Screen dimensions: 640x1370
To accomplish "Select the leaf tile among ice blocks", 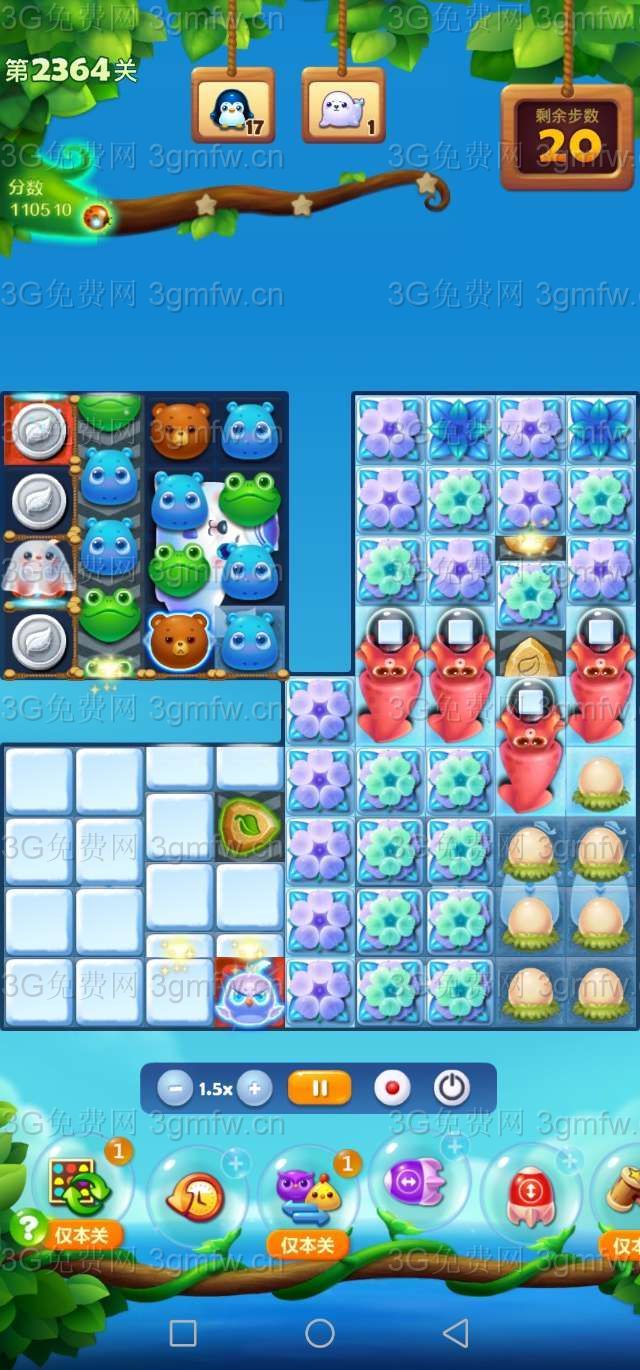I will (250, 826).
